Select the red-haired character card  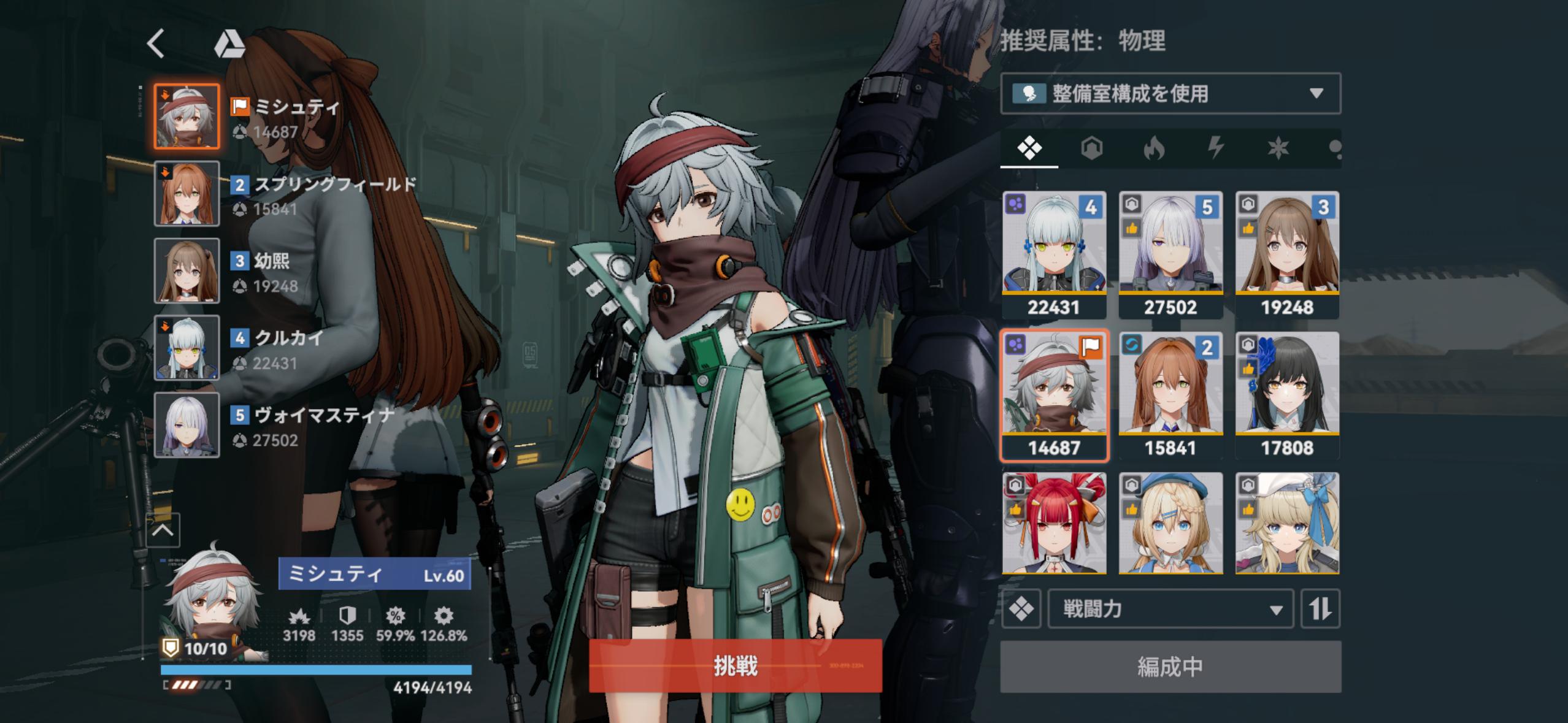1054,523
